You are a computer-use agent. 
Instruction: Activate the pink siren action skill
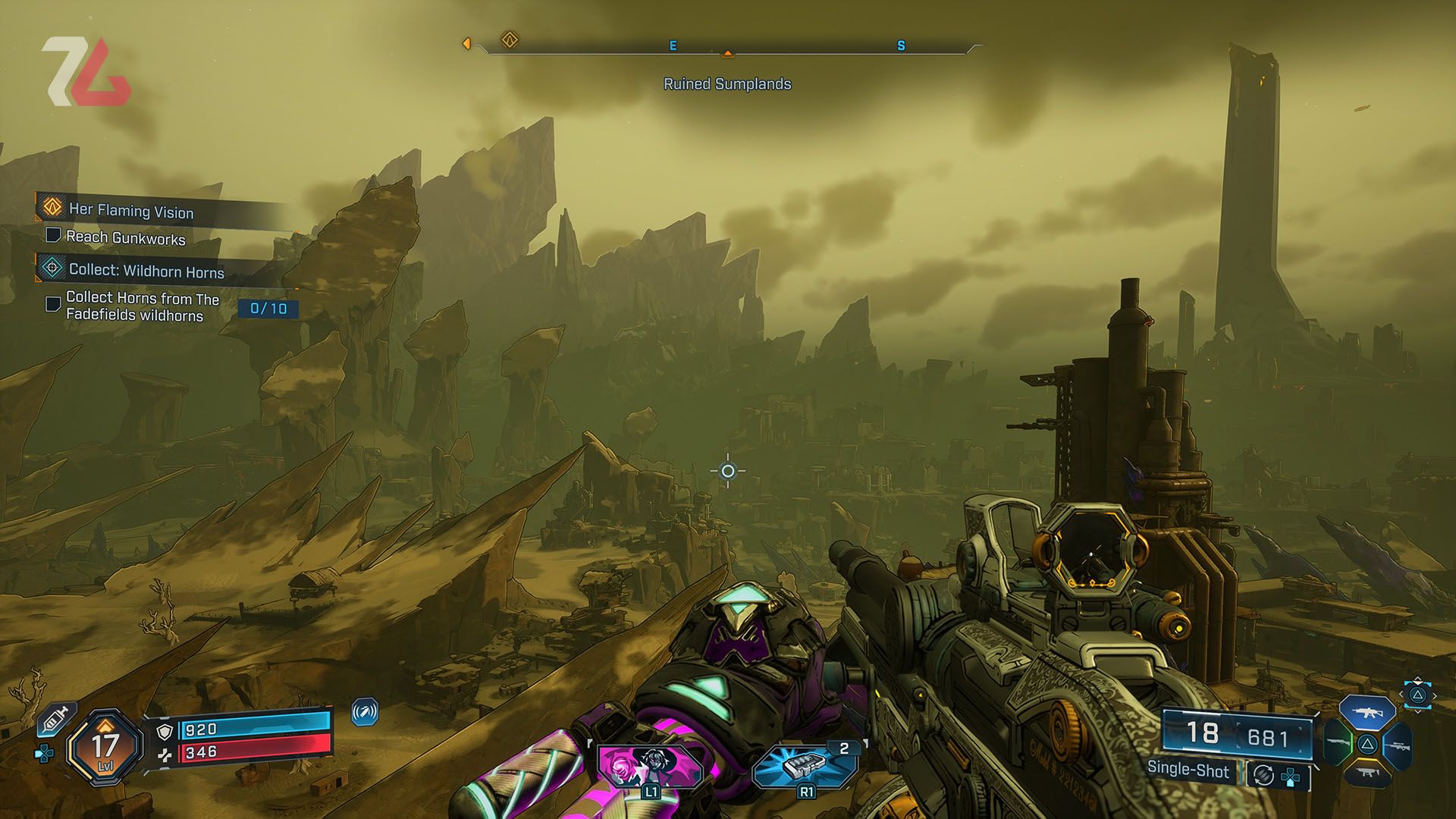(650, 767)
